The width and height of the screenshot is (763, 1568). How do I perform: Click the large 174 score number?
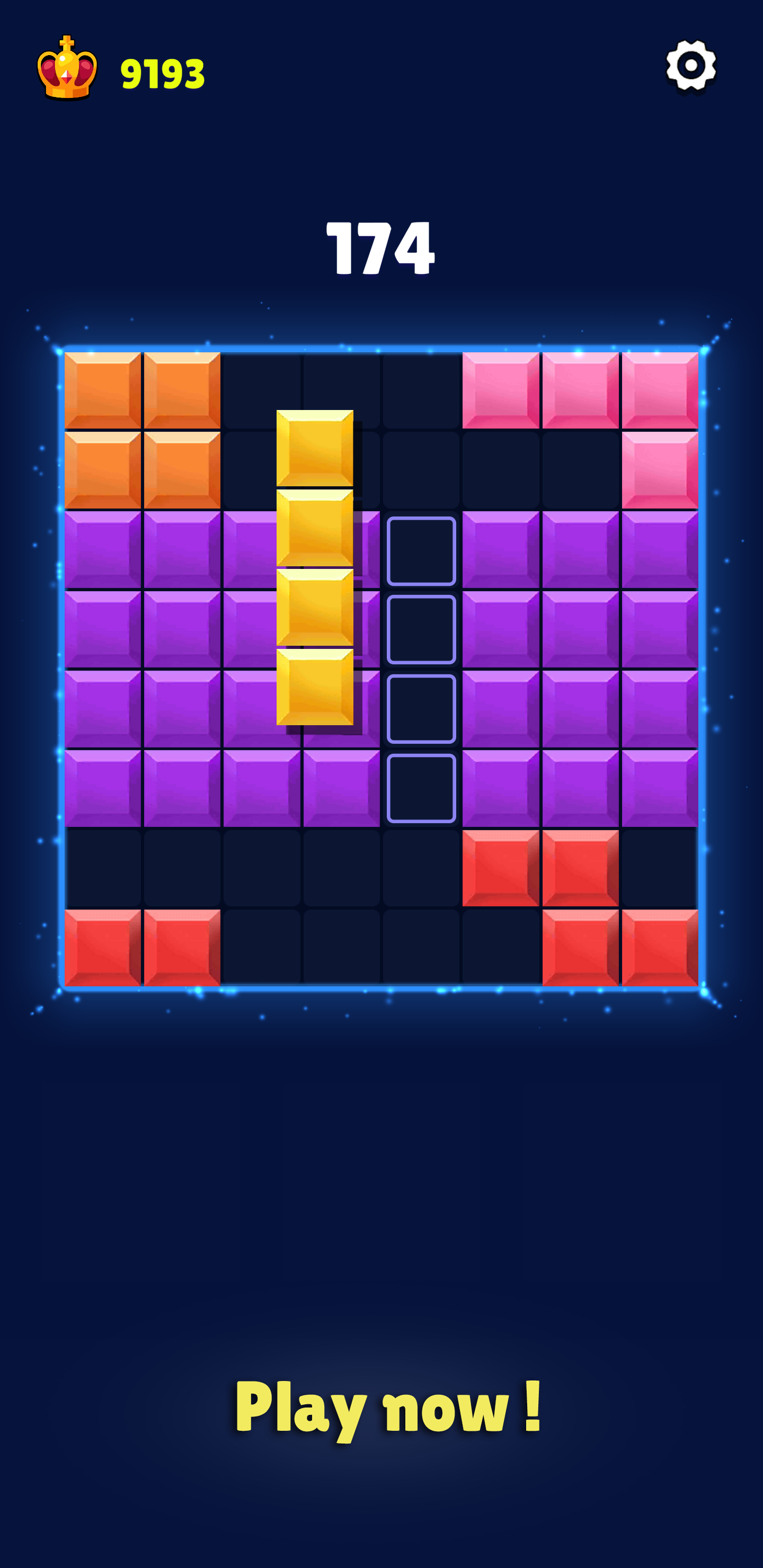(x=381, y=248)
